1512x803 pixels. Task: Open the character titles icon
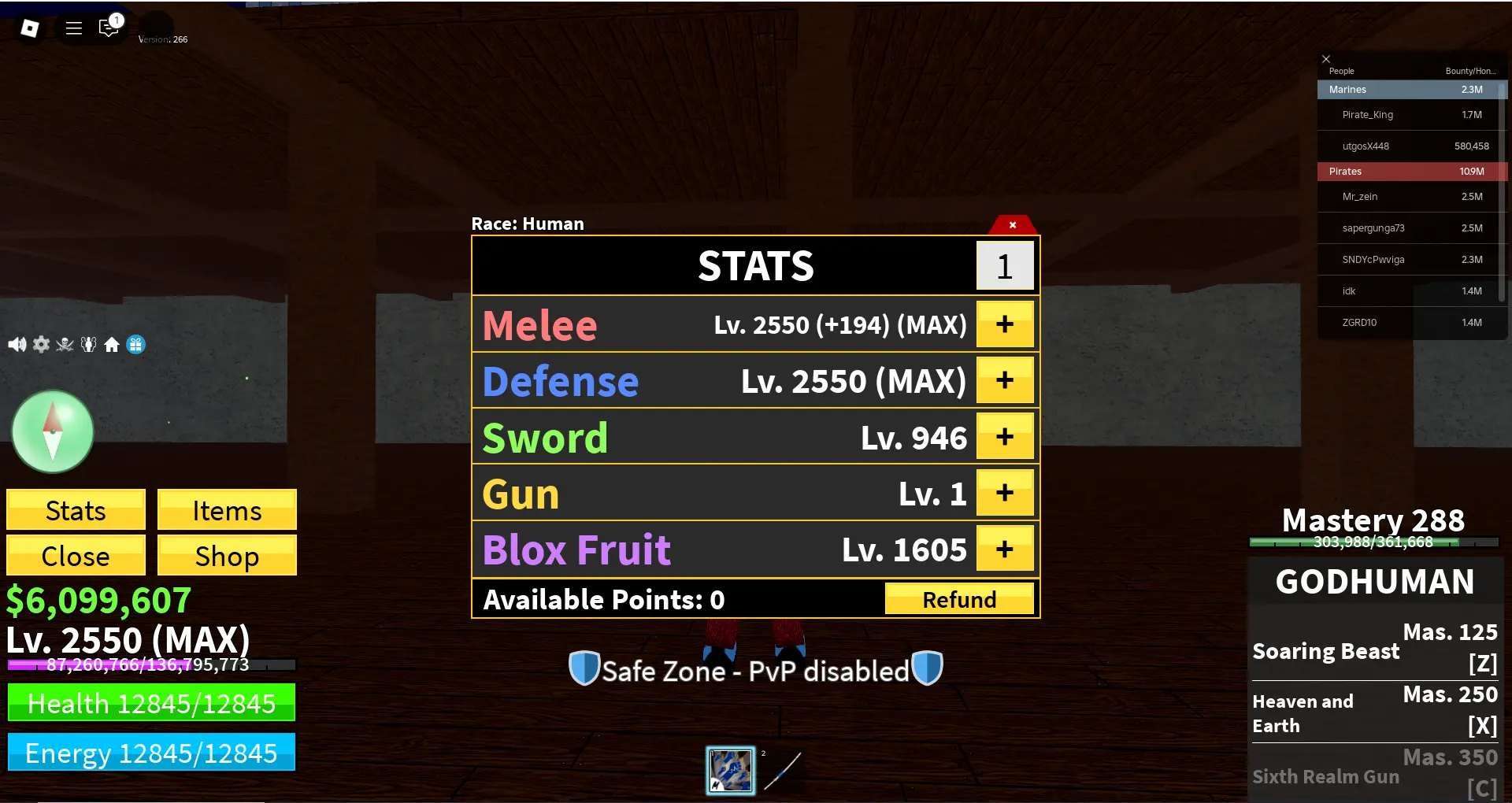[x=88, y=344]
